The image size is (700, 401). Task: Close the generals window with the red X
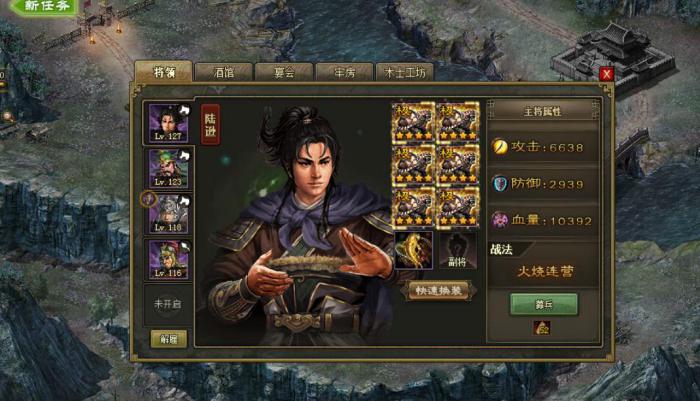pyautogui.click(x=606, y=73)
